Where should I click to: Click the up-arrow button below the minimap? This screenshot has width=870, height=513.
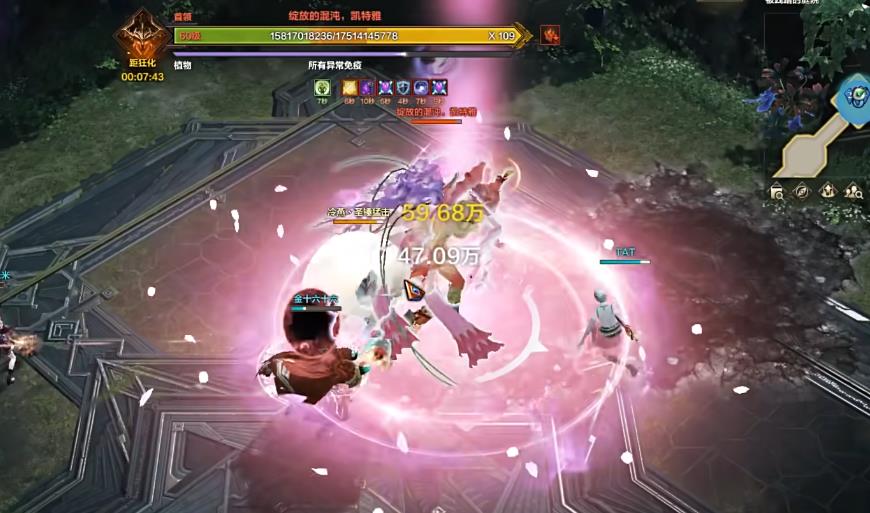(828, 191)
